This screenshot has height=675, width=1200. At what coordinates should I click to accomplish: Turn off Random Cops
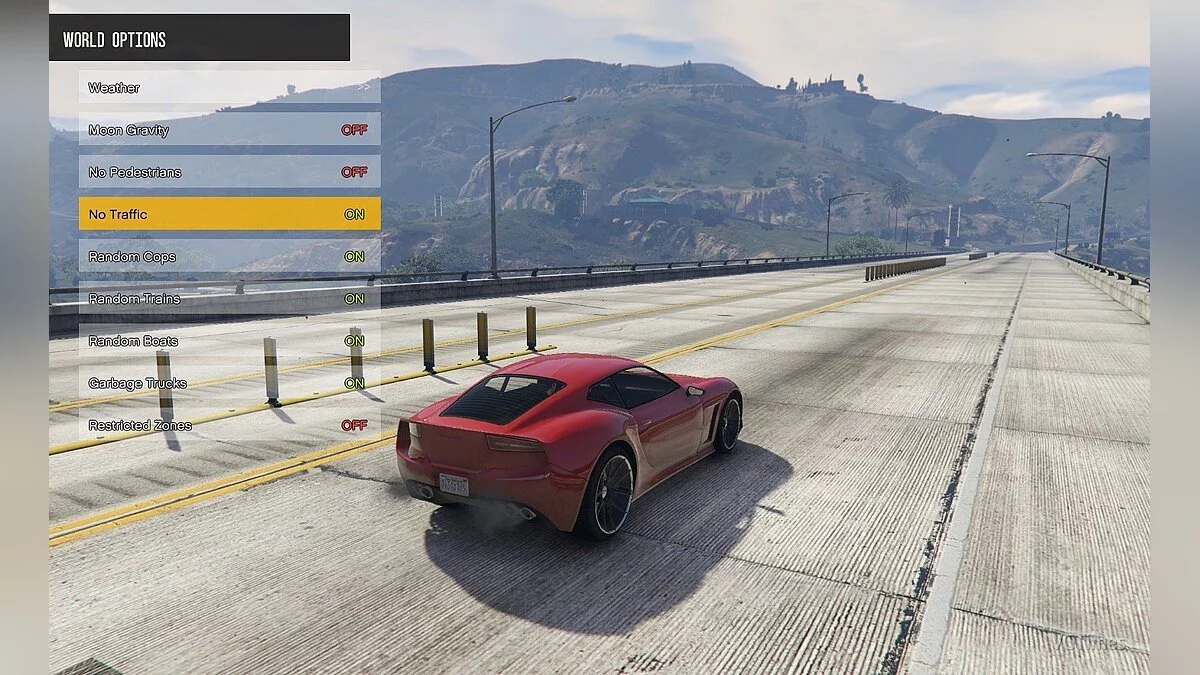coord(229,256)
